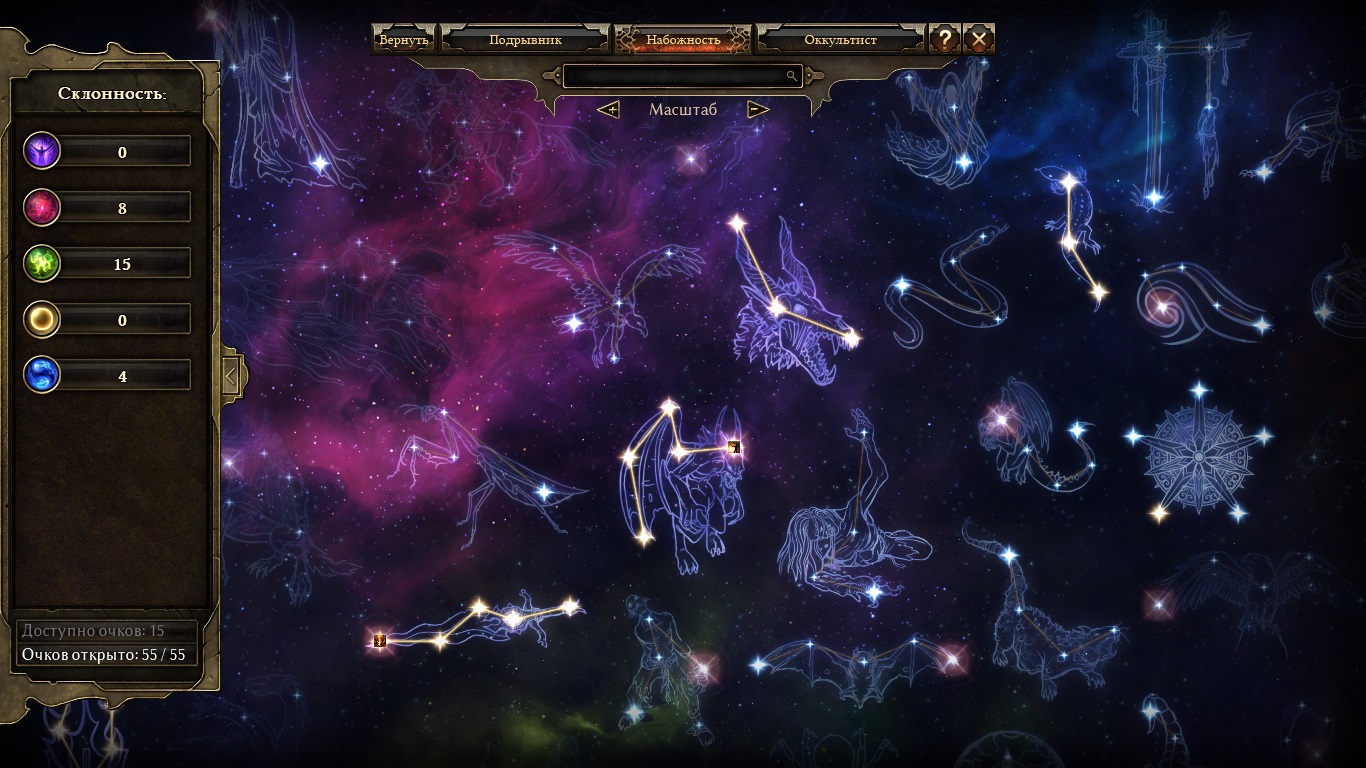Screen dimensions: 1366x768
Task: Select the skill icon on the gargoyle constellation
Action: point(735,447)
